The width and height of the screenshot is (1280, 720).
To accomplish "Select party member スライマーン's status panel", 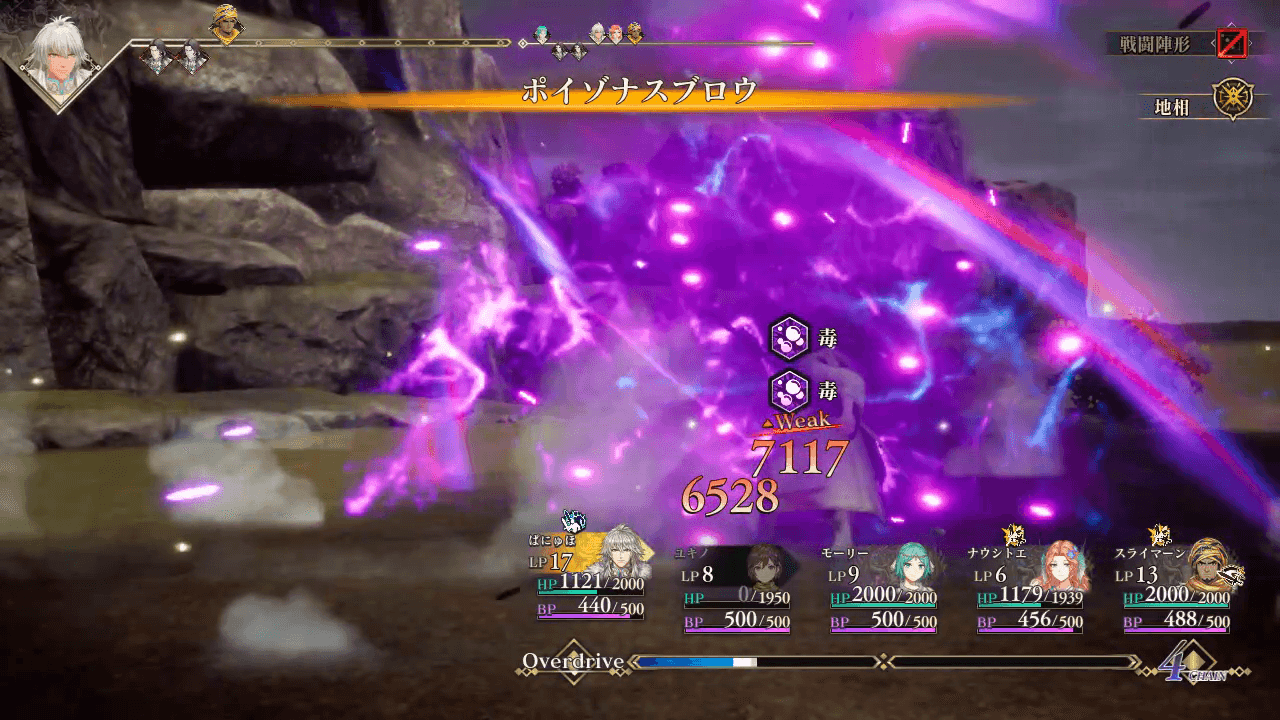I will [1177, 590].
